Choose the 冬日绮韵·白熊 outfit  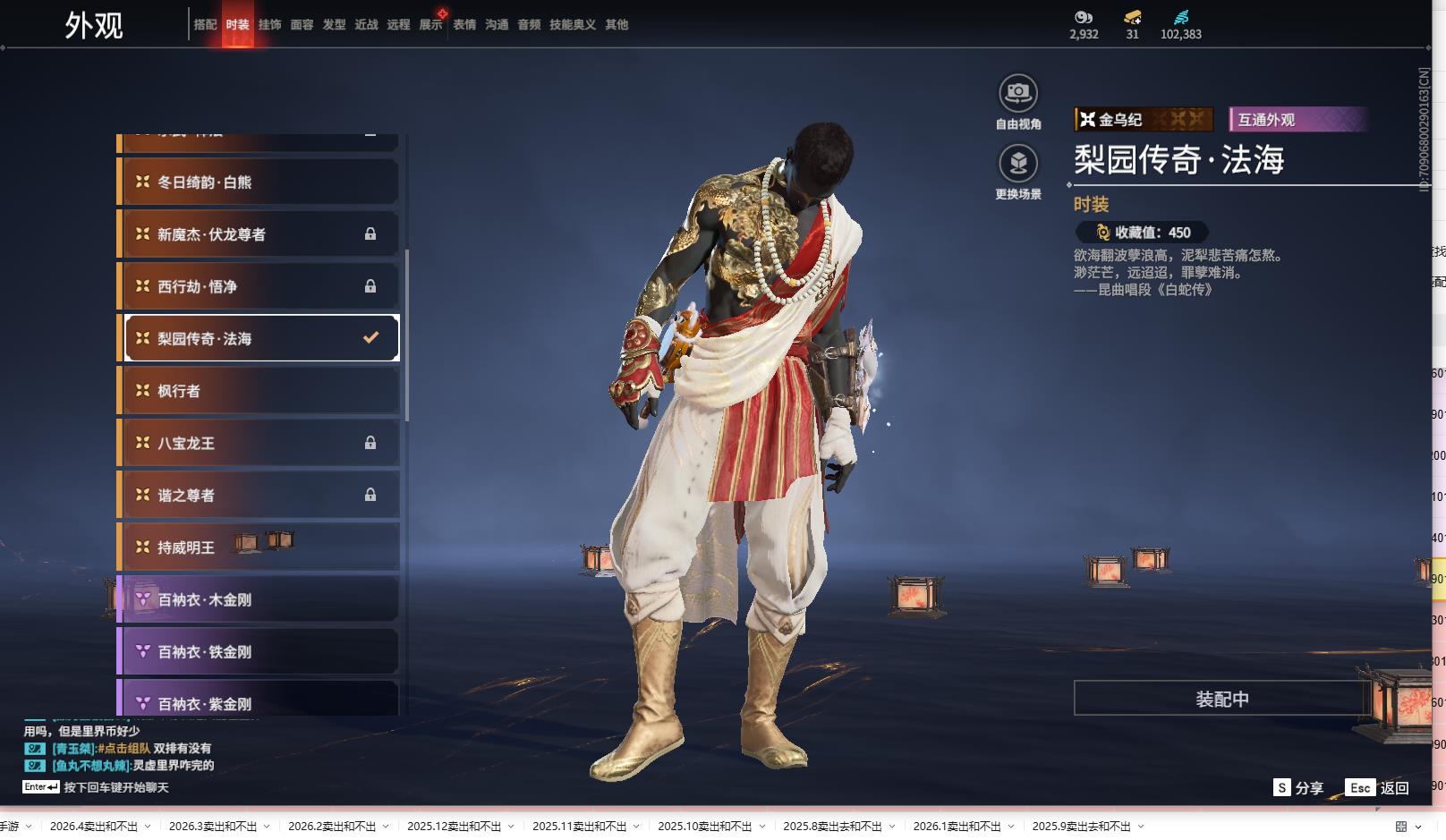[x=259, y=182]
